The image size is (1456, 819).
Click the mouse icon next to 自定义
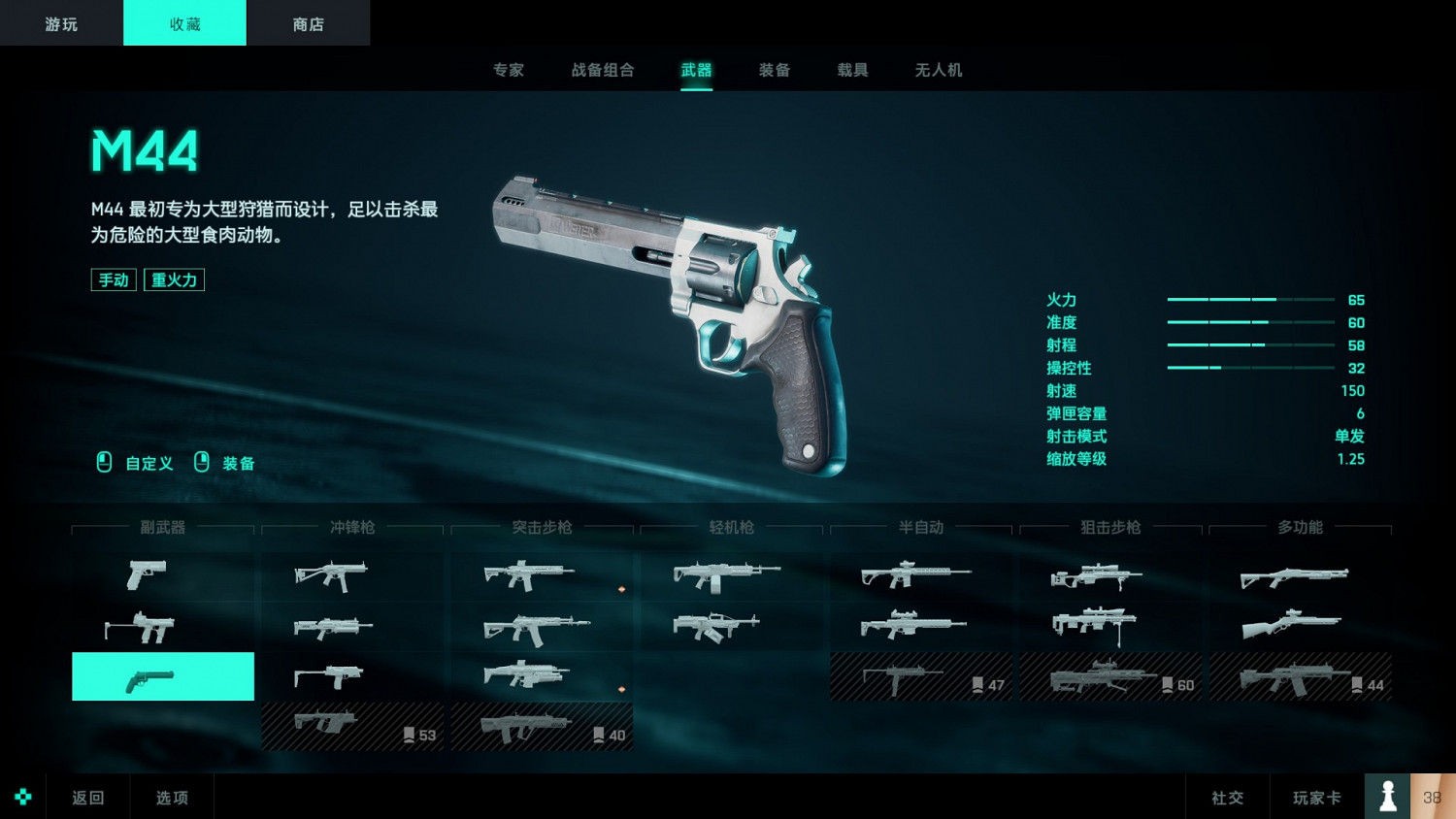click(104, 463)
